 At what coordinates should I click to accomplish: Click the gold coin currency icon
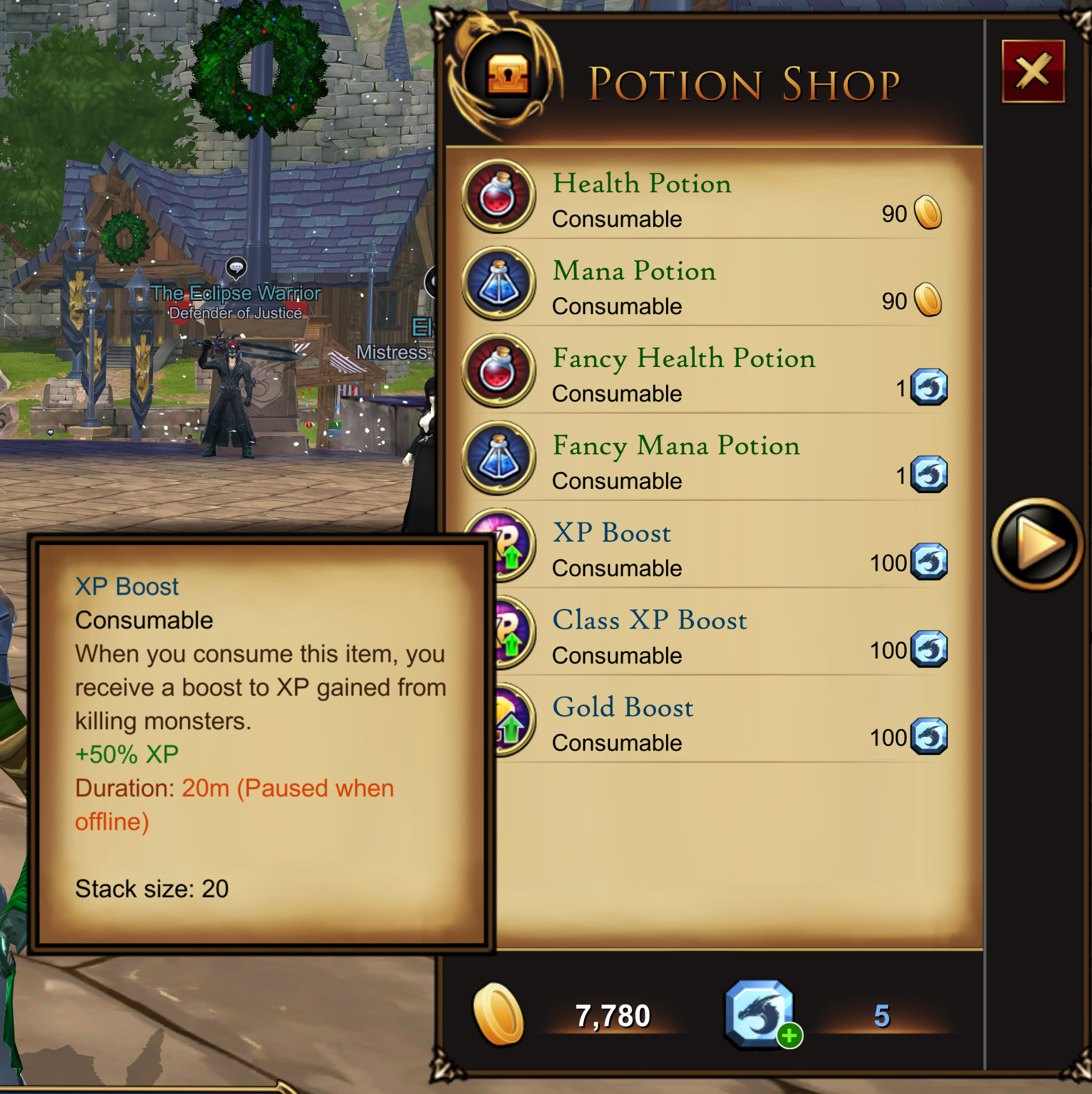pyautogui.click(x=497, y=1013)
